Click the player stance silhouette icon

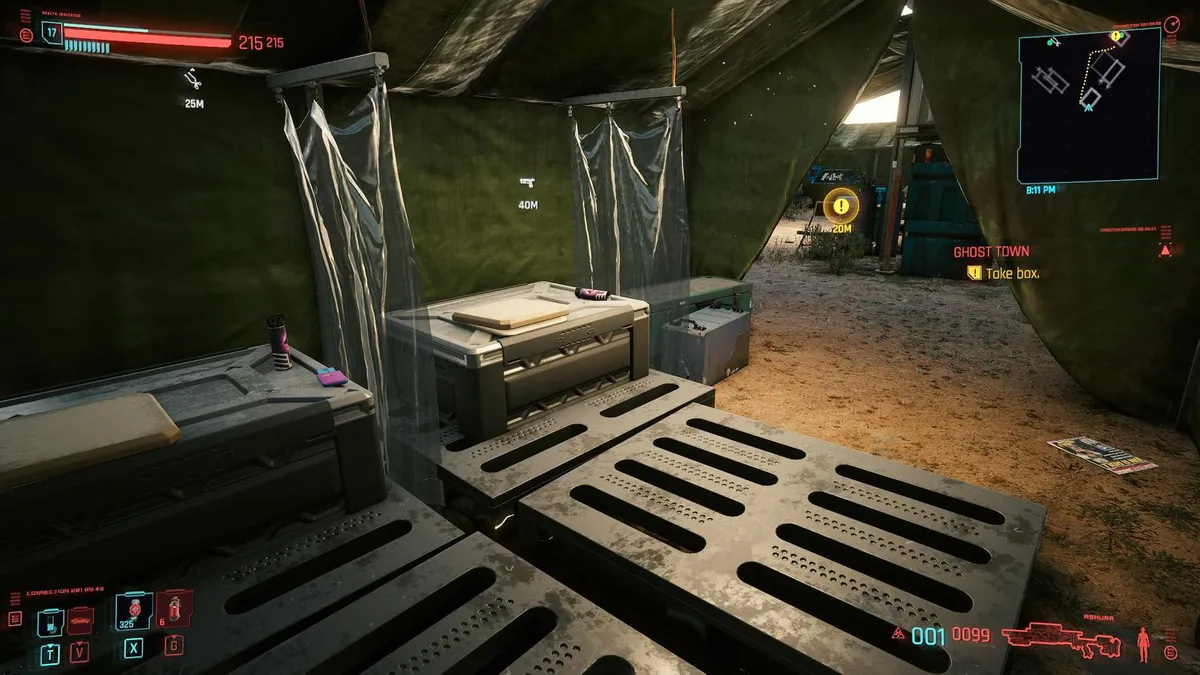click(1143, 640)
